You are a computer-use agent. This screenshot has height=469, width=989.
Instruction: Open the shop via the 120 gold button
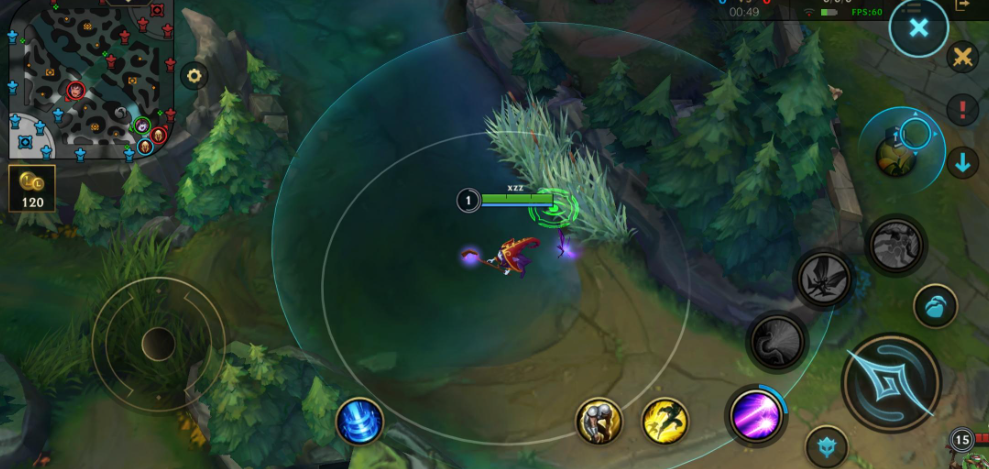coord(30,188)
